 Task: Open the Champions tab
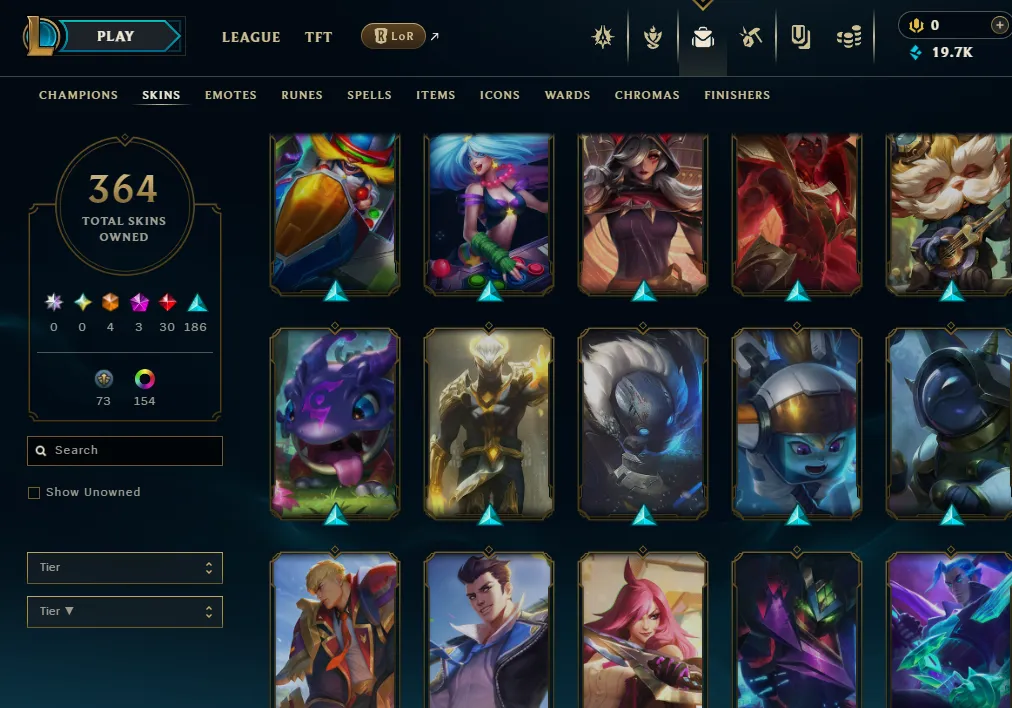[x=78, y=95]
